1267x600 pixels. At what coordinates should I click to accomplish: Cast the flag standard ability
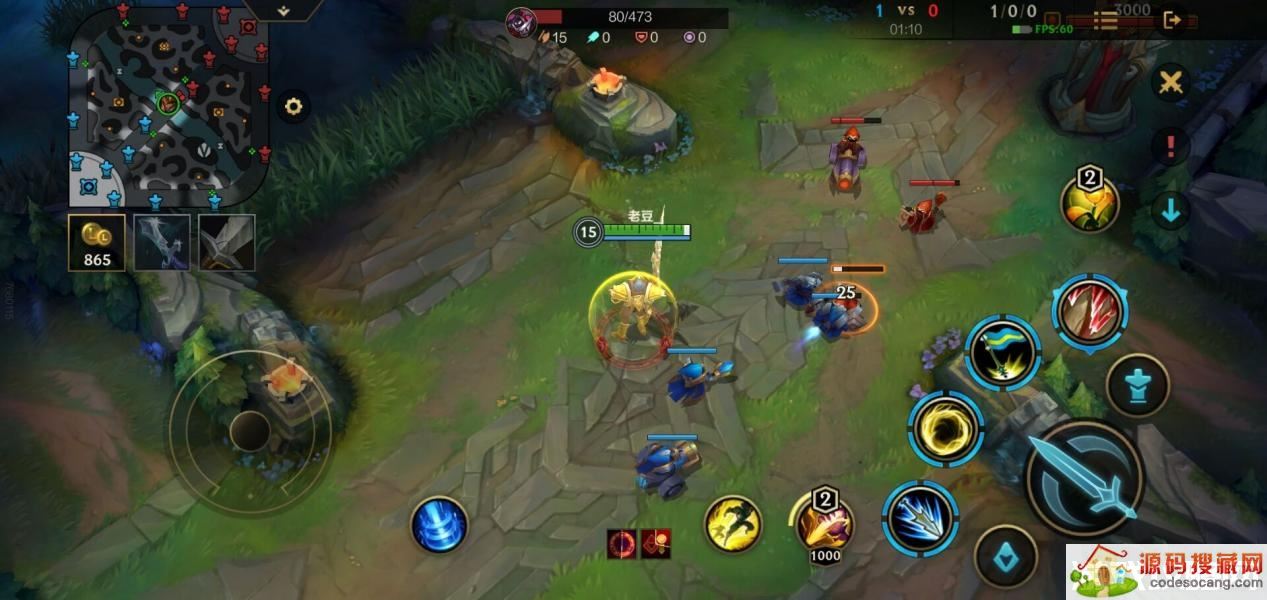point(1002,352)
